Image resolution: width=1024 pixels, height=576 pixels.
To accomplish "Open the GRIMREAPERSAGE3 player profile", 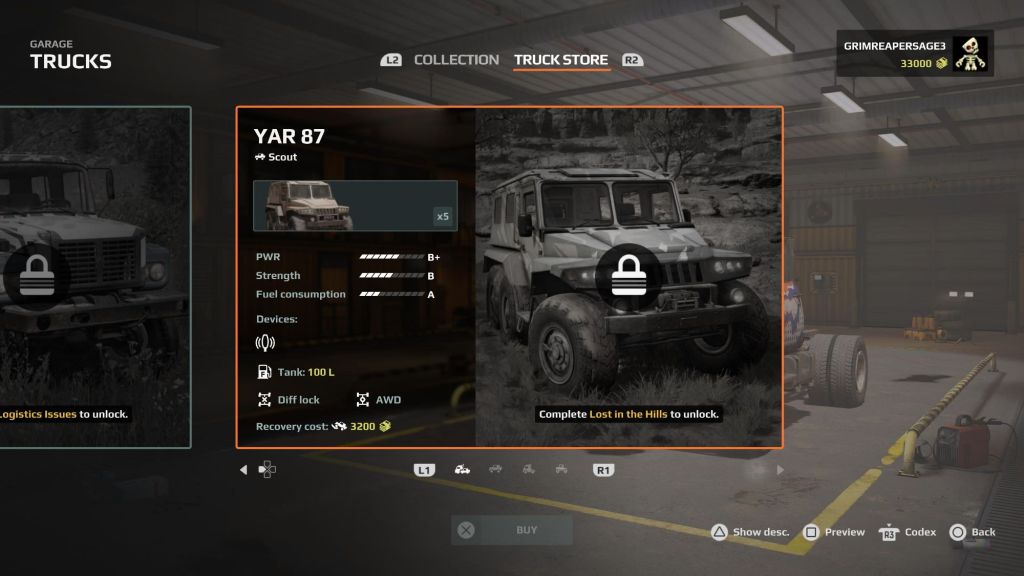I will click(x=914, y=53).
